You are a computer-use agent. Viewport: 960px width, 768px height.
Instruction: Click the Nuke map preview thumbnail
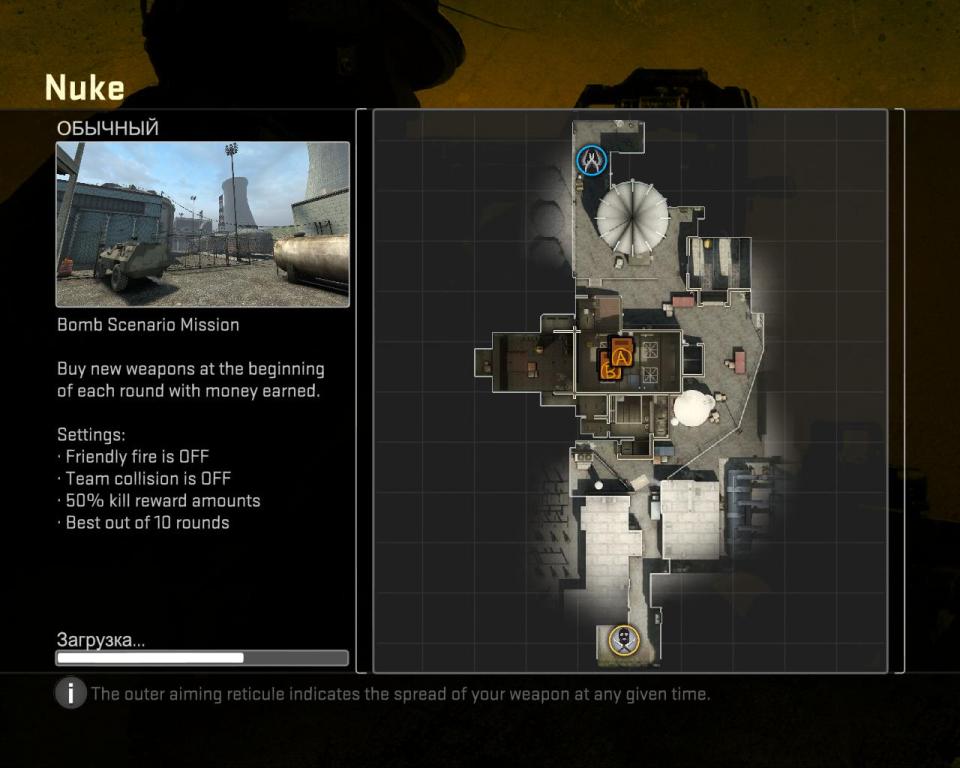pyautogui.click(x=202, y=224)
